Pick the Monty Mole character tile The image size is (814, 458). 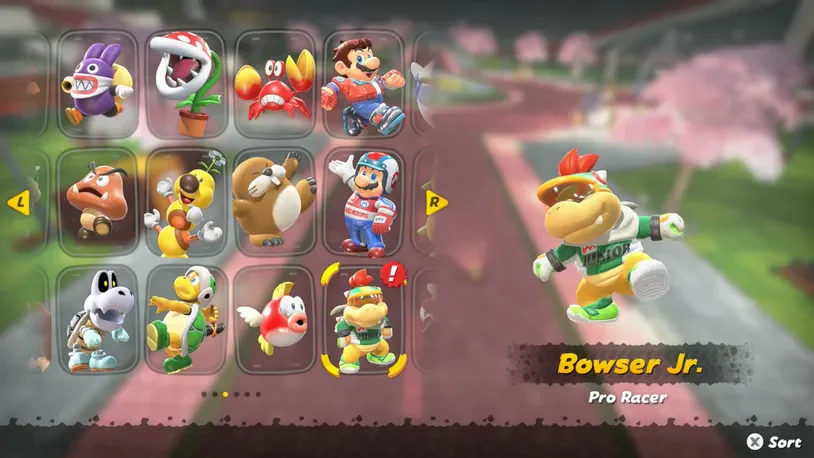[274, 202]
